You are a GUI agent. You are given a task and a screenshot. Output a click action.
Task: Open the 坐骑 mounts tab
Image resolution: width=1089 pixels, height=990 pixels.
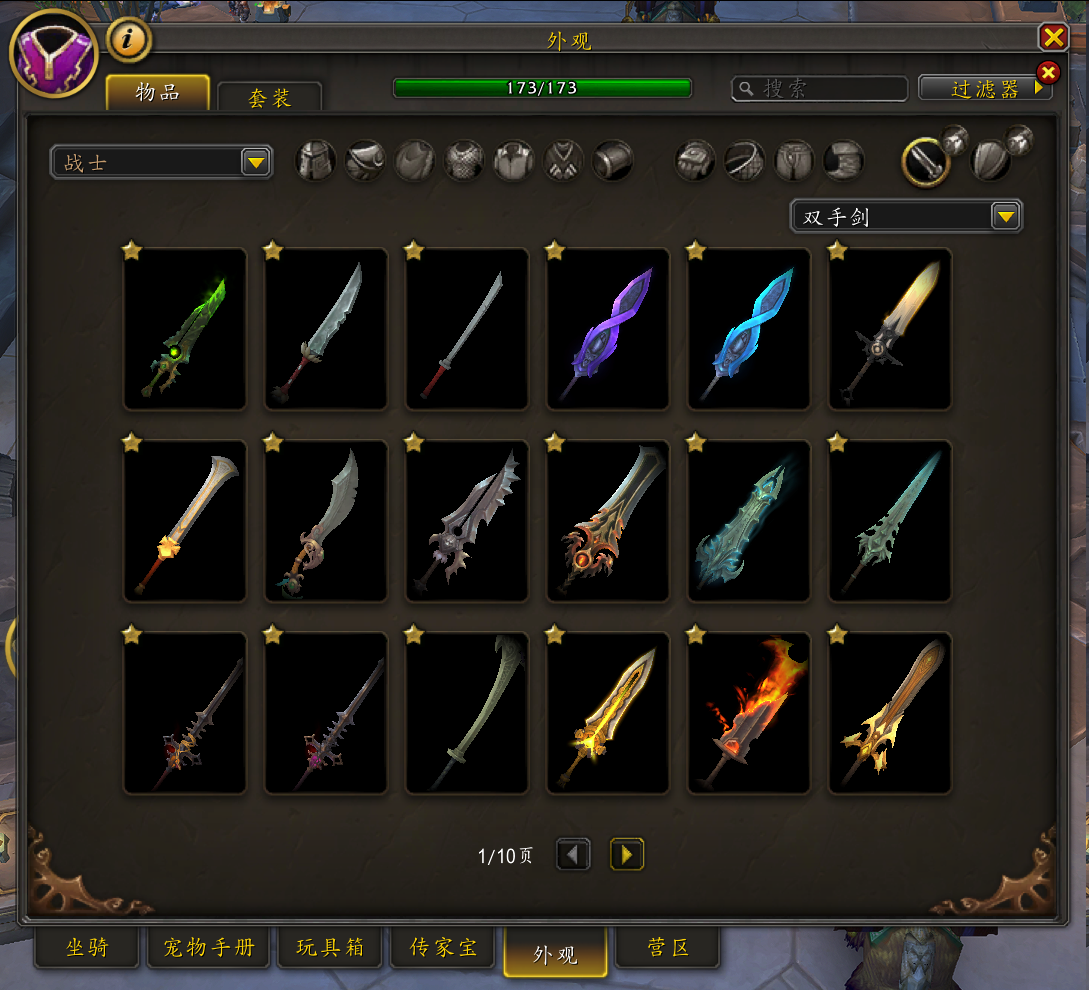[87, 948]
